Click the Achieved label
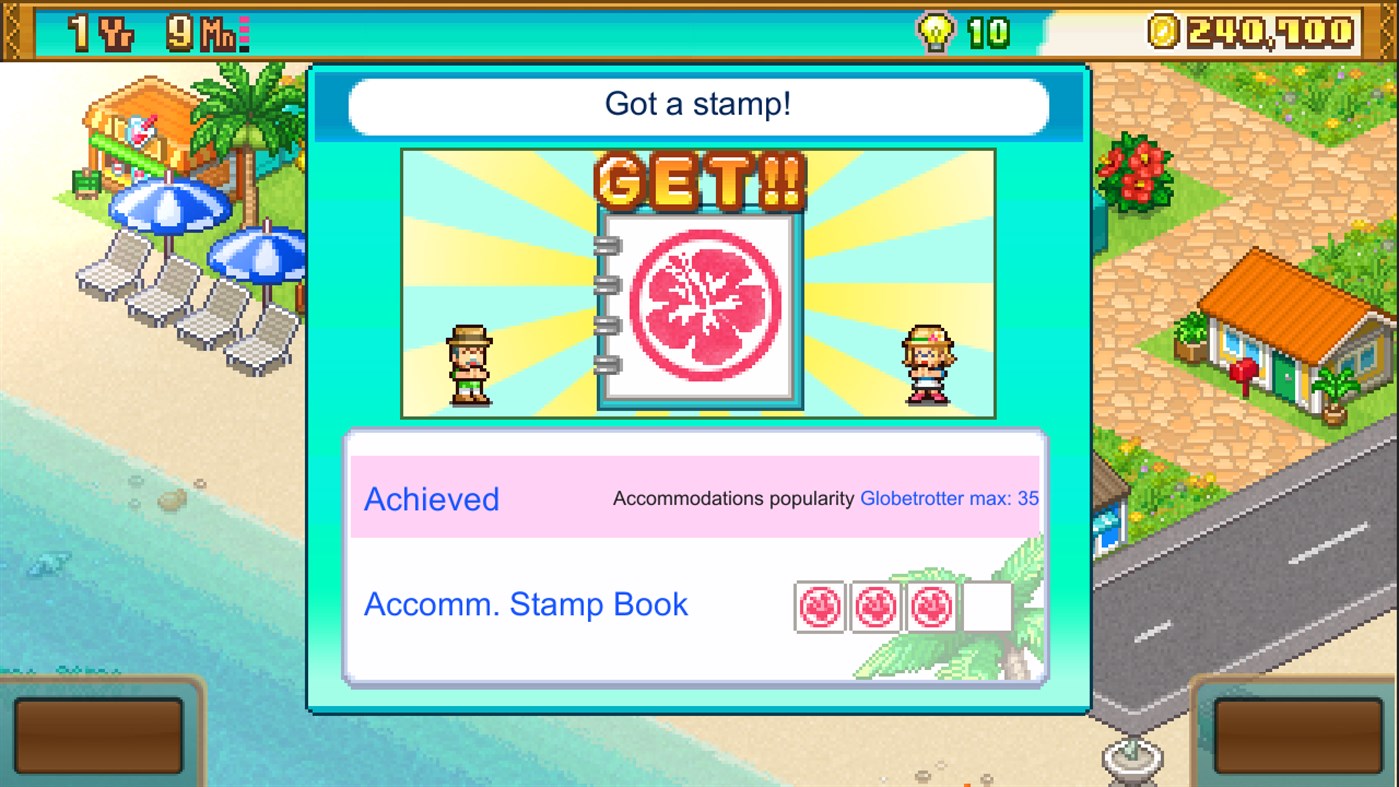1399x787 pixels. tap(431, 499)
